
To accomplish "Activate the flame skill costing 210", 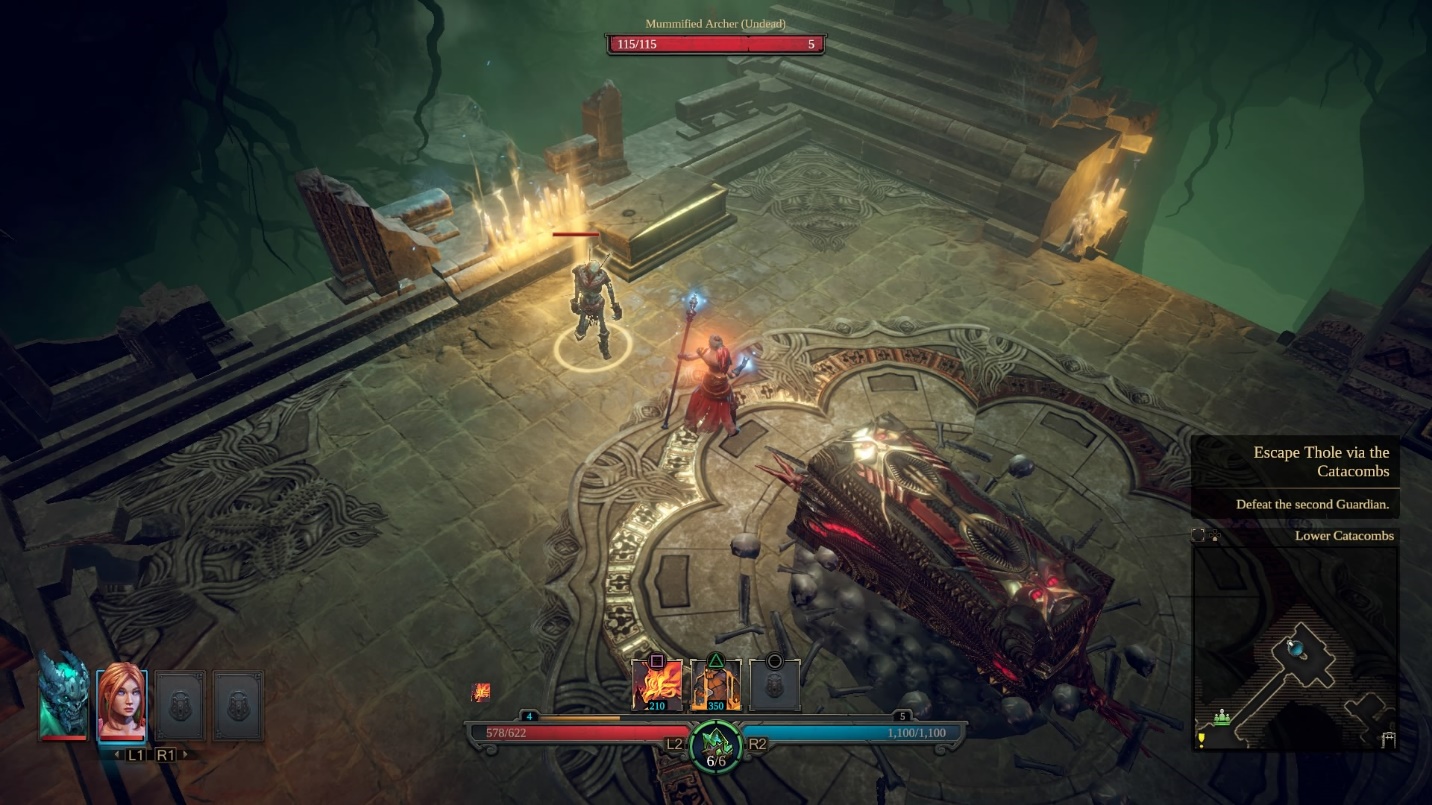I will (x=657, y=686).
